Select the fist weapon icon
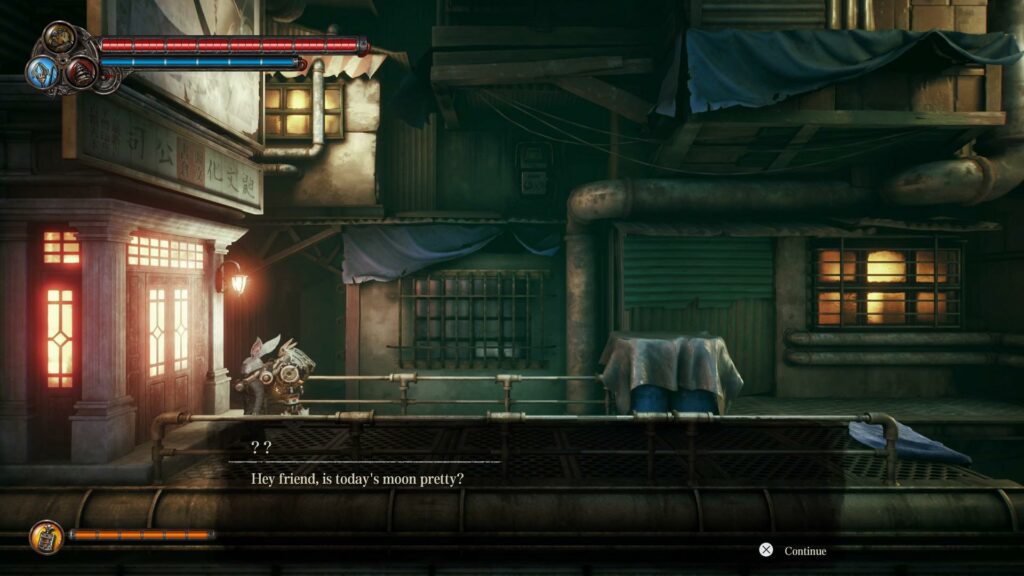 [61, 39]
